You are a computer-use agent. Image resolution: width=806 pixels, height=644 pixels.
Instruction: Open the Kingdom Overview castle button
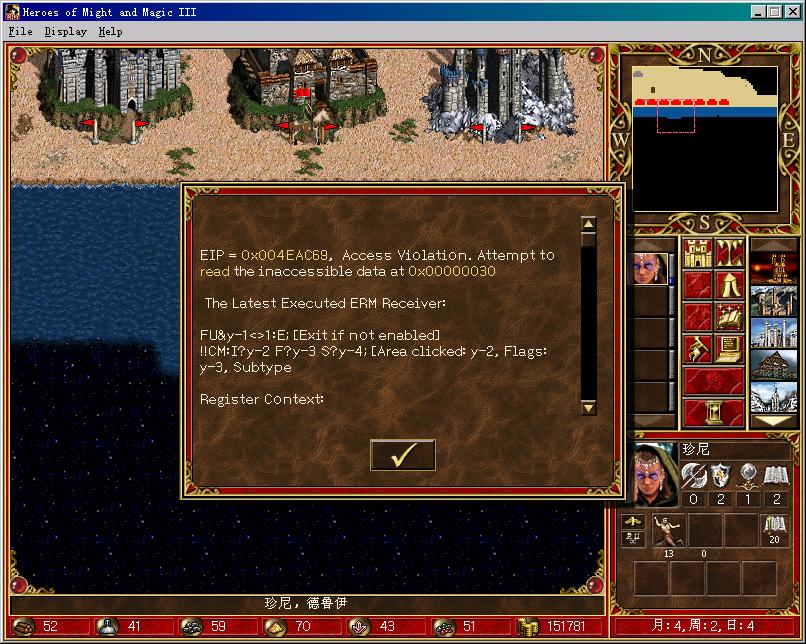(696, 253)
